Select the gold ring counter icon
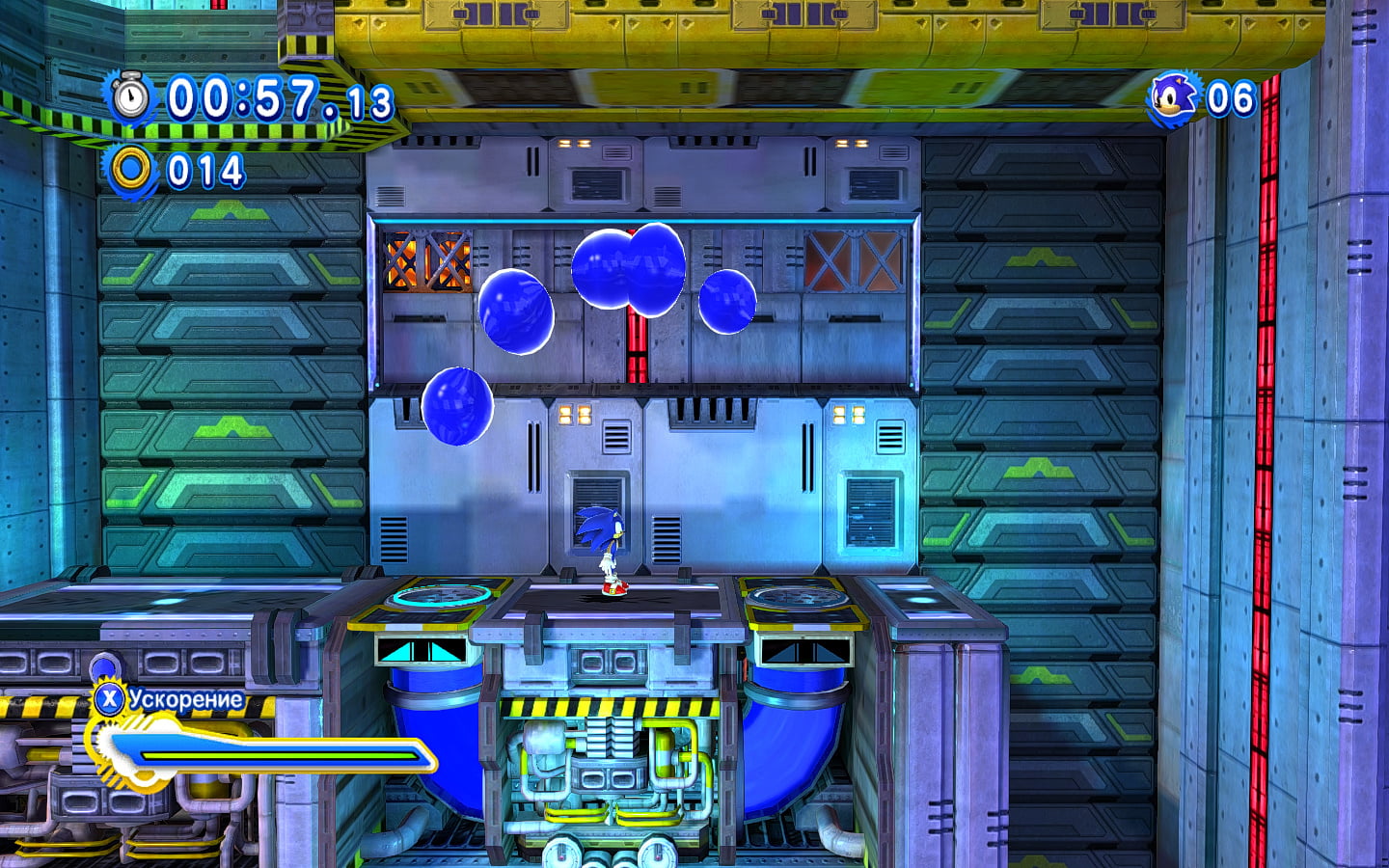 [130, 171]
